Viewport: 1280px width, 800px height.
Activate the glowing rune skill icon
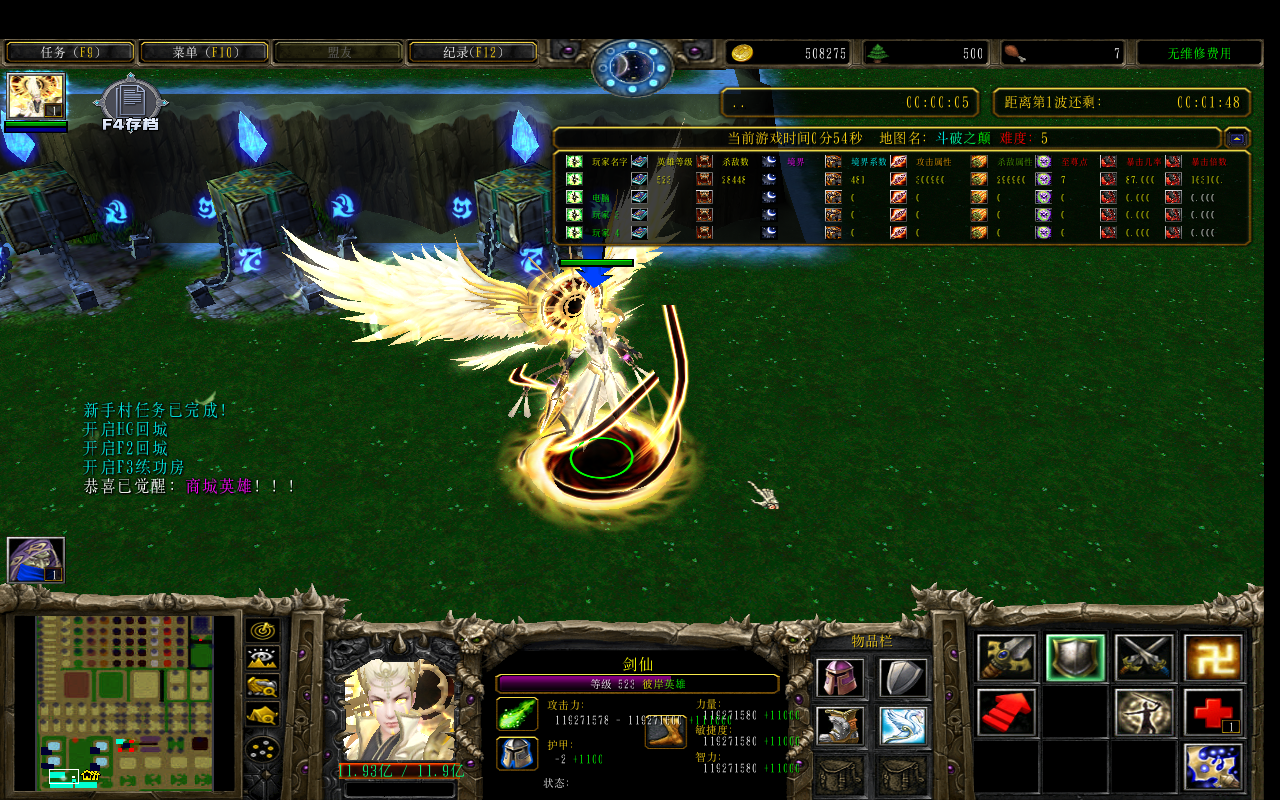point(1213,658)
